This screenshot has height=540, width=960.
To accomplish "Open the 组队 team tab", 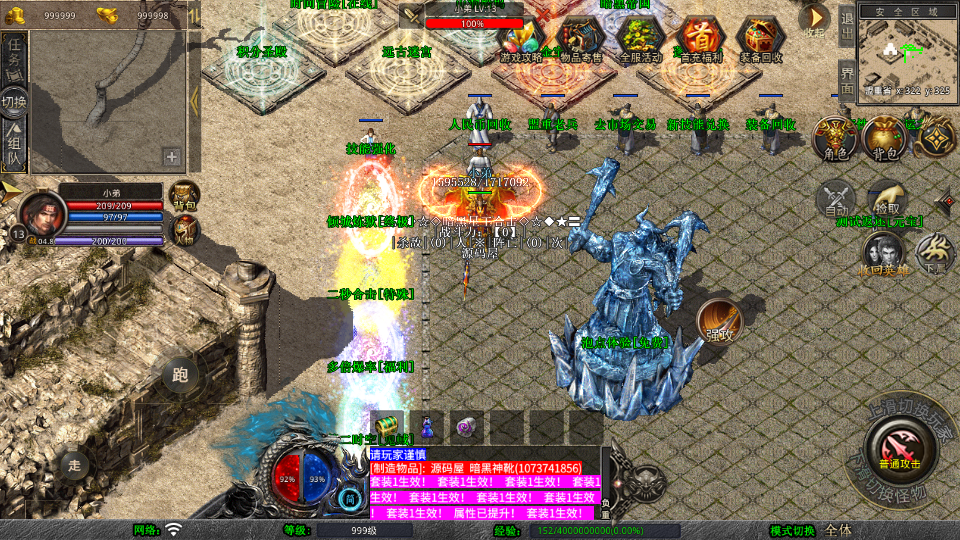I will coord(14,145).
